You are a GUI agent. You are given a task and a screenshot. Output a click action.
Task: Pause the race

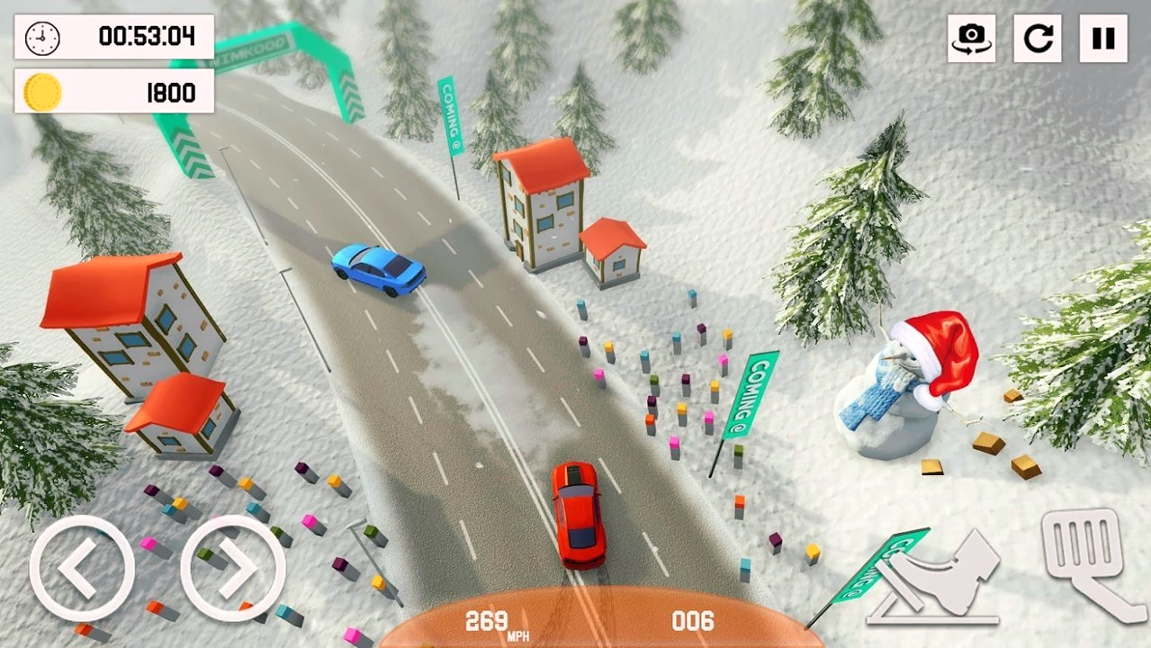[x=1103, y=39]
